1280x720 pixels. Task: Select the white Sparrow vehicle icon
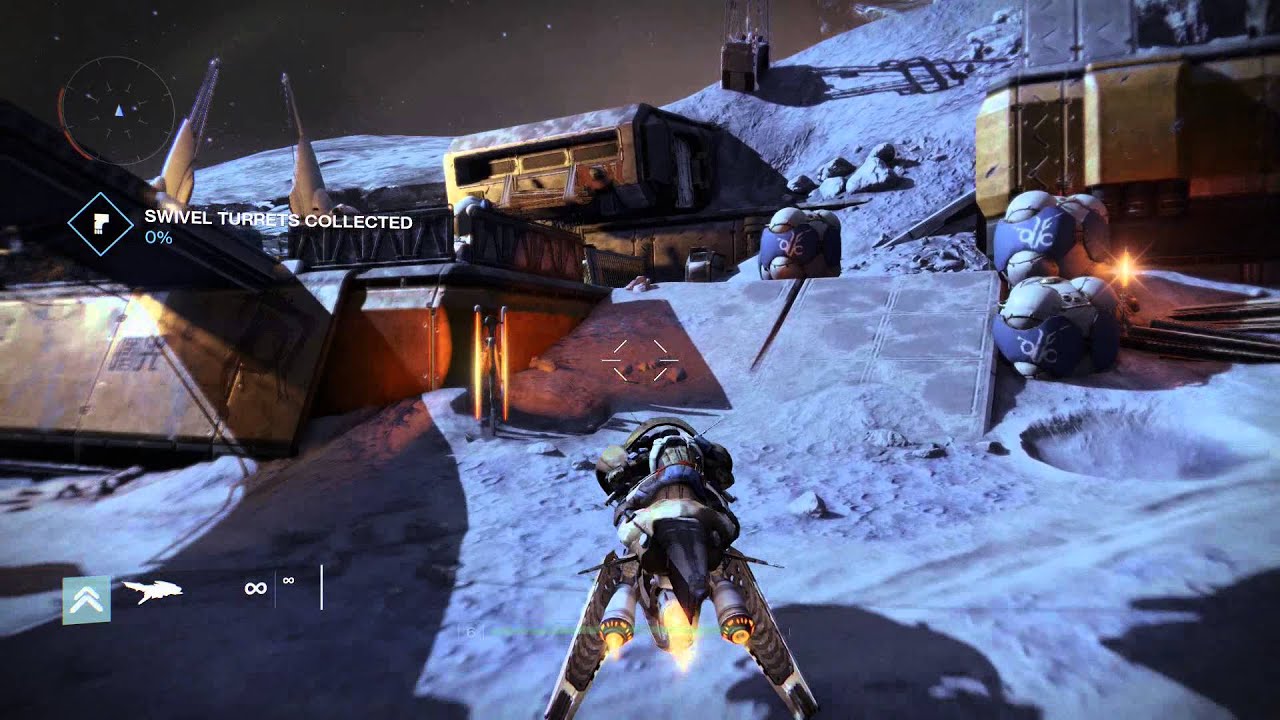pyautogui.click(x=152, y=592)
